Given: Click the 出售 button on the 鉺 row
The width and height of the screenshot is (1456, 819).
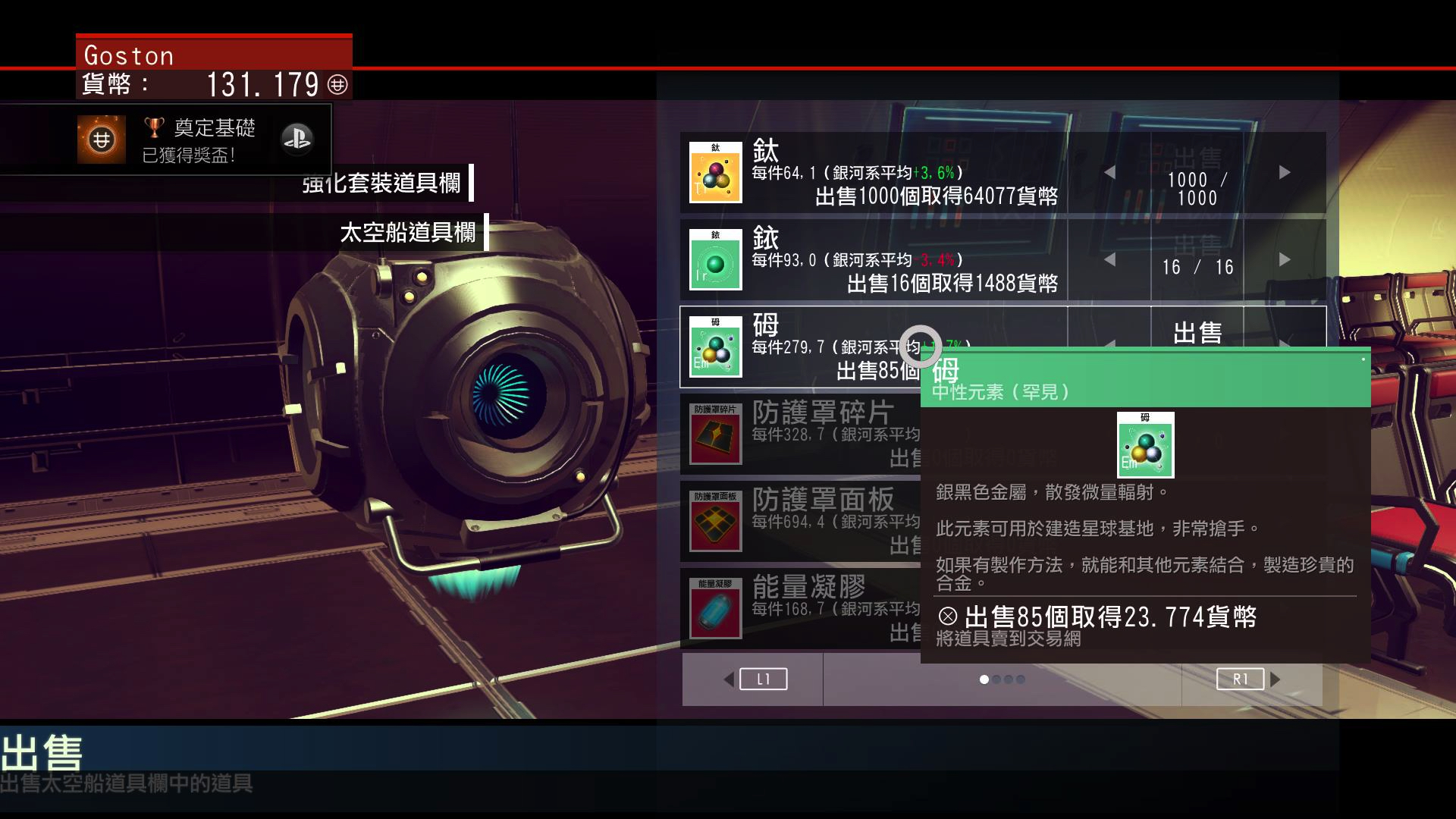Looking at the screenshot, I should [1197, 332].
